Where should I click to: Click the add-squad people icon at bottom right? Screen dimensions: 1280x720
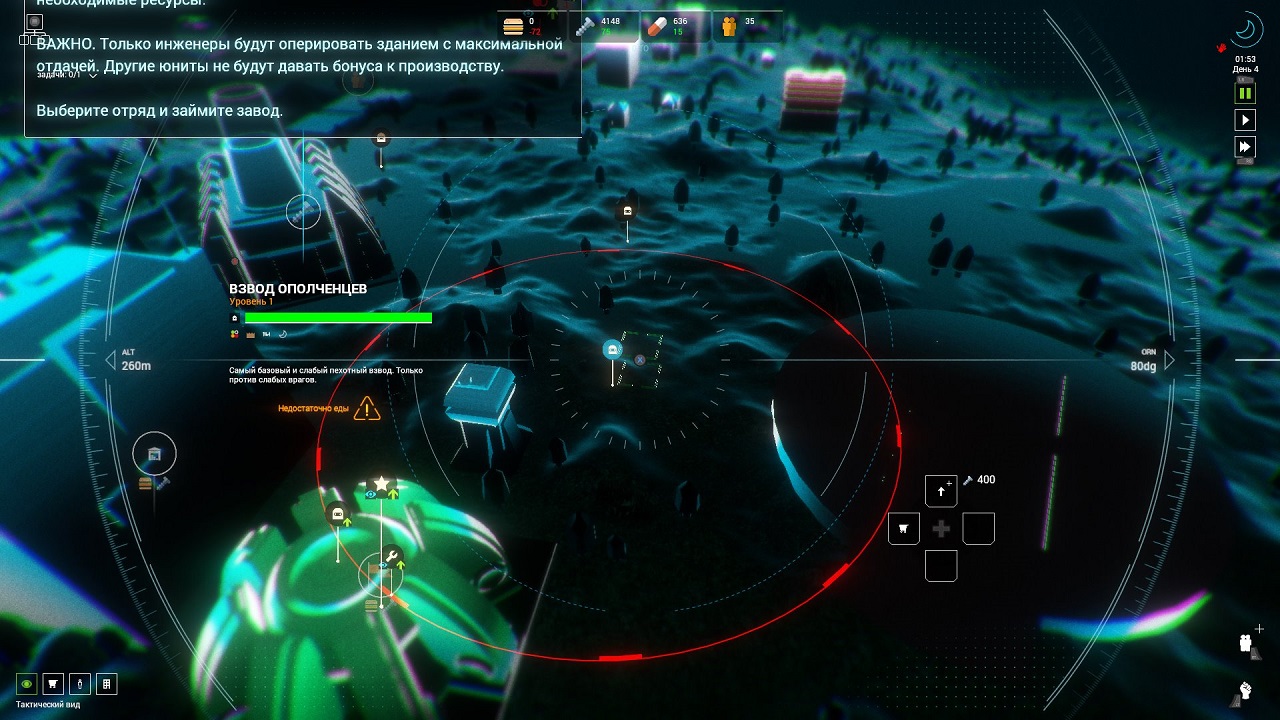click(1247, 643)
